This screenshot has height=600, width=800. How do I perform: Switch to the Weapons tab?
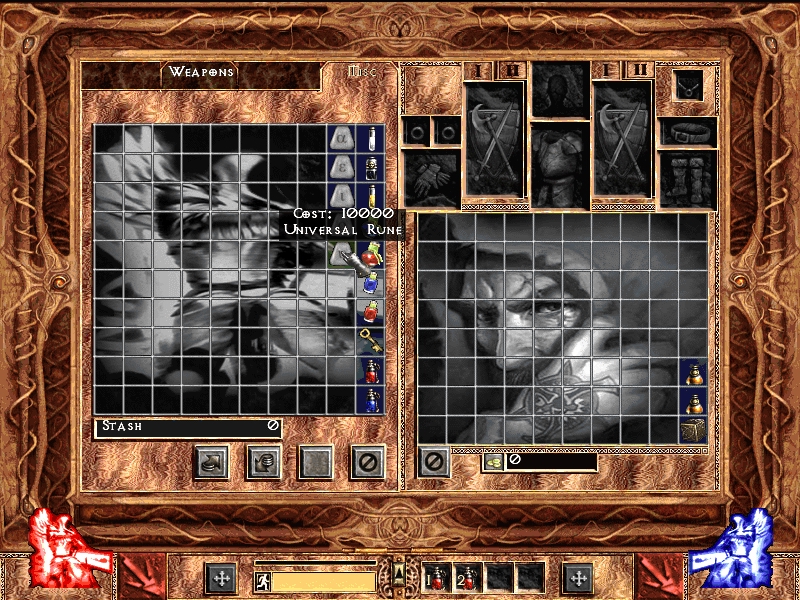[x=200, y=72]
